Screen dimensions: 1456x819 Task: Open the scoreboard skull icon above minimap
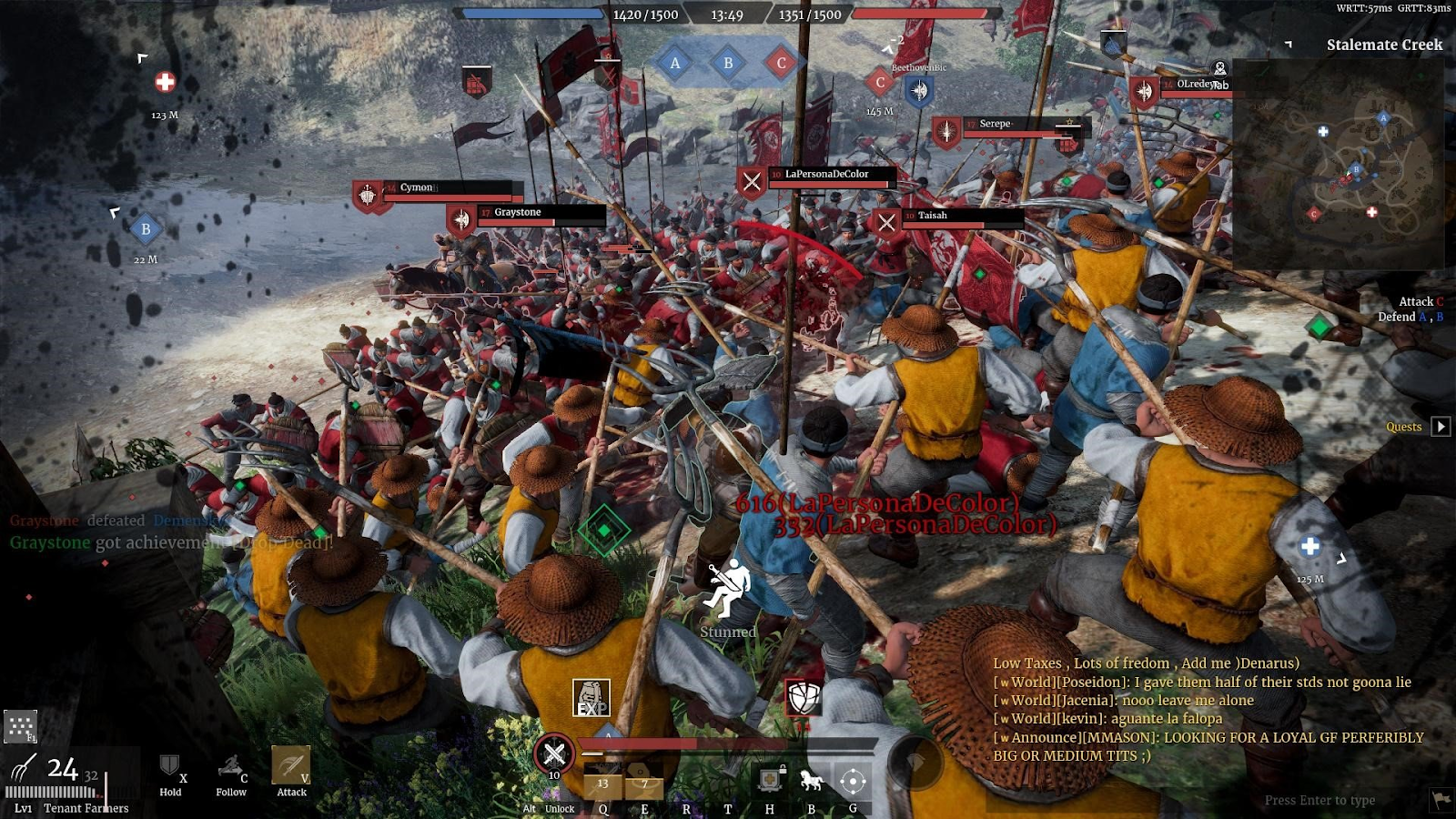coord(1220,68)
